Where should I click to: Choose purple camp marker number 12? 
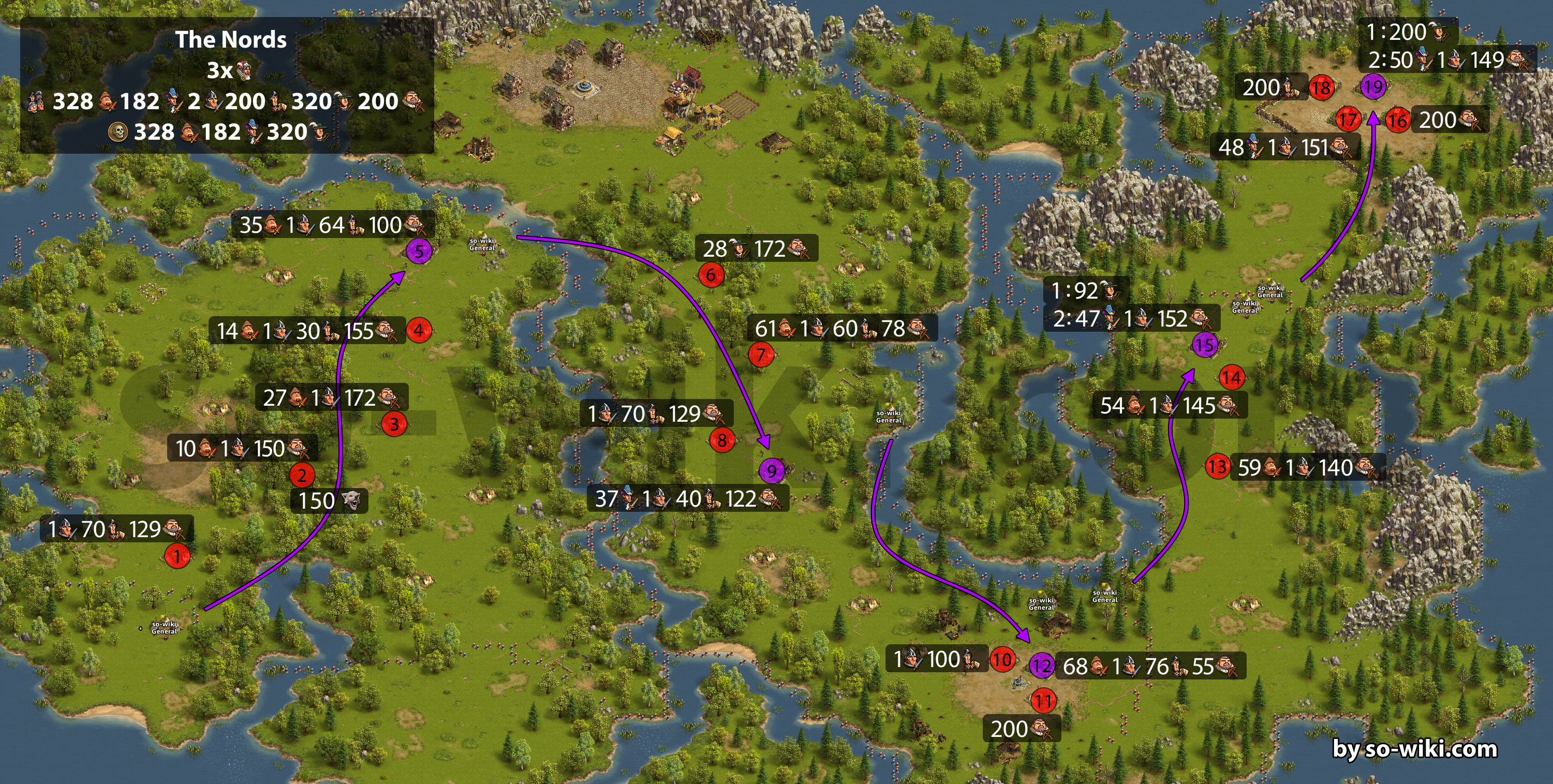coord(1042,666)
